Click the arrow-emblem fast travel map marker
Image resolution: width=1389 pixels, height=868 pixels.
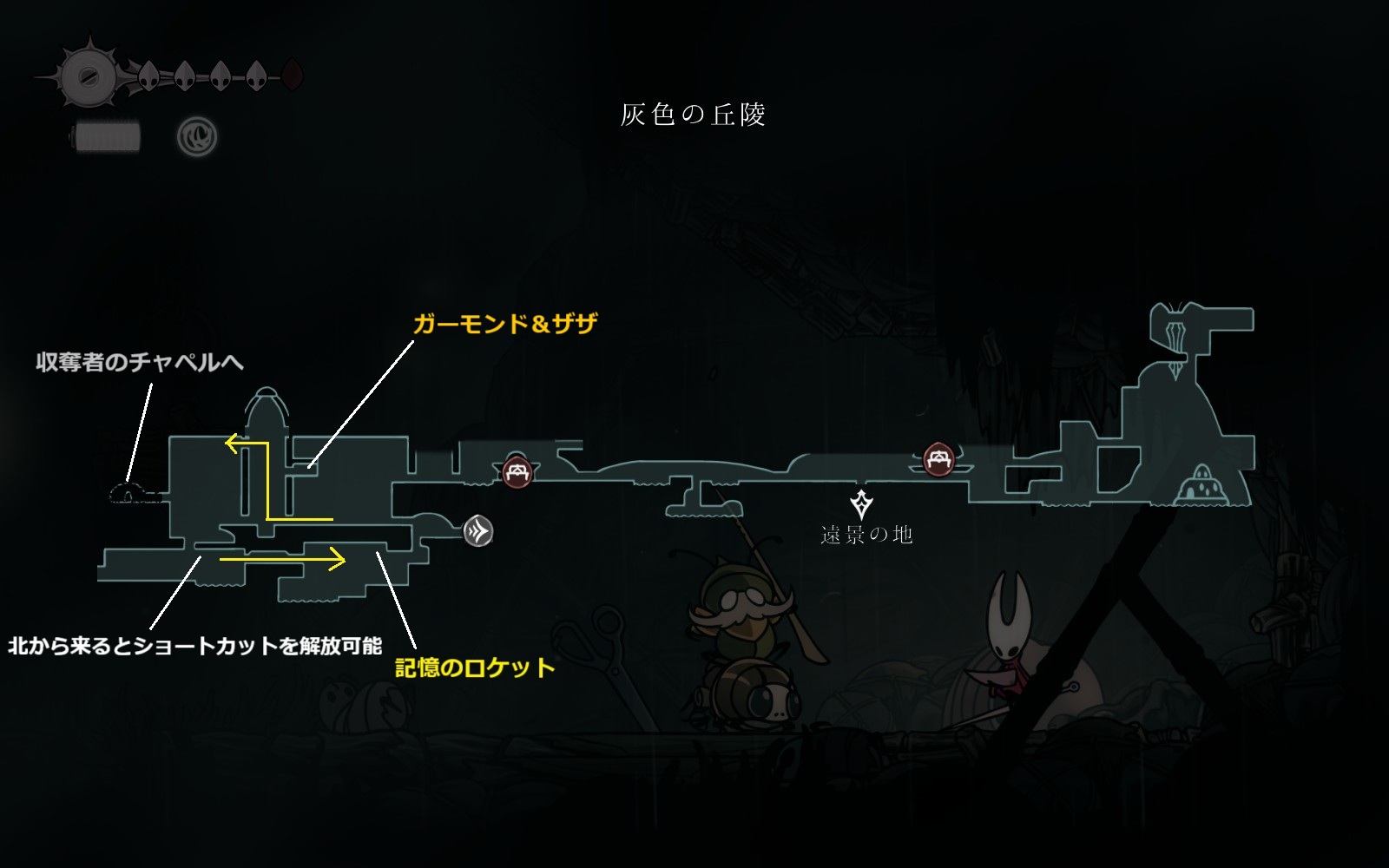tap(478, 531)
